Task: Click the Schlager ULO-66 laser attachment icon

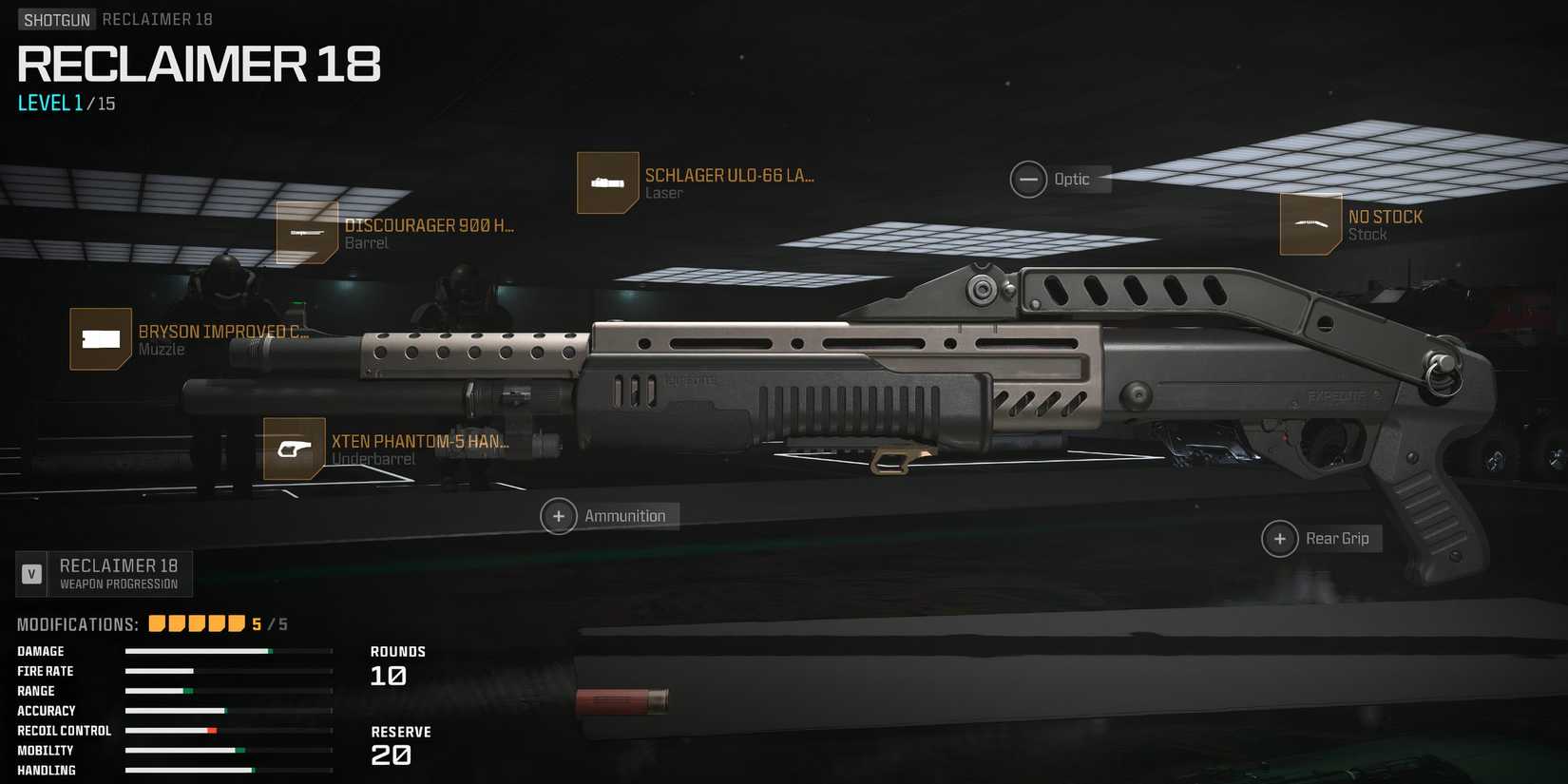Action: (607, 182)
